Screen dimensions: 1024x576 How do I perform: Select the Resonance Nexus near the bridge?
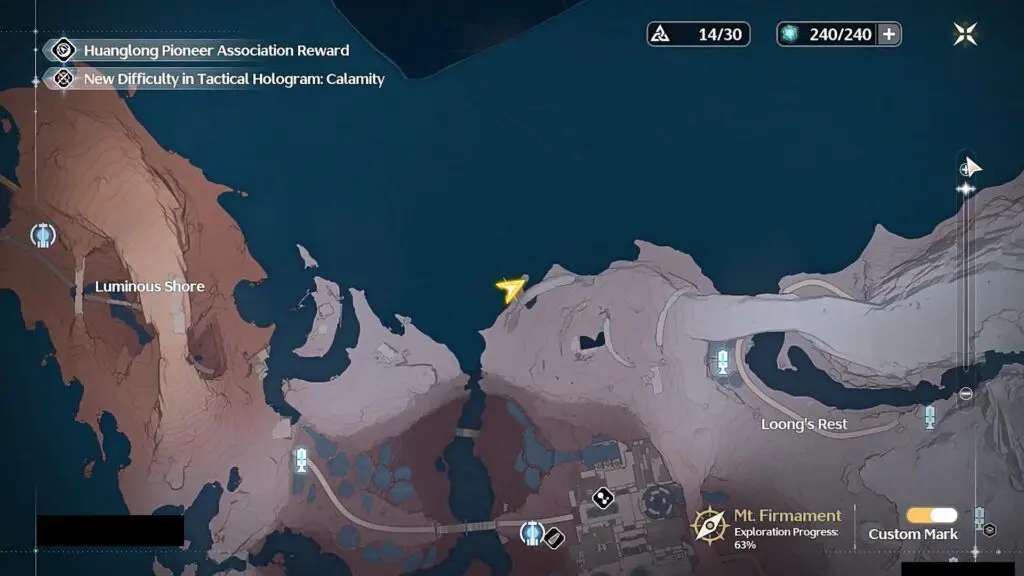[532, 532]
